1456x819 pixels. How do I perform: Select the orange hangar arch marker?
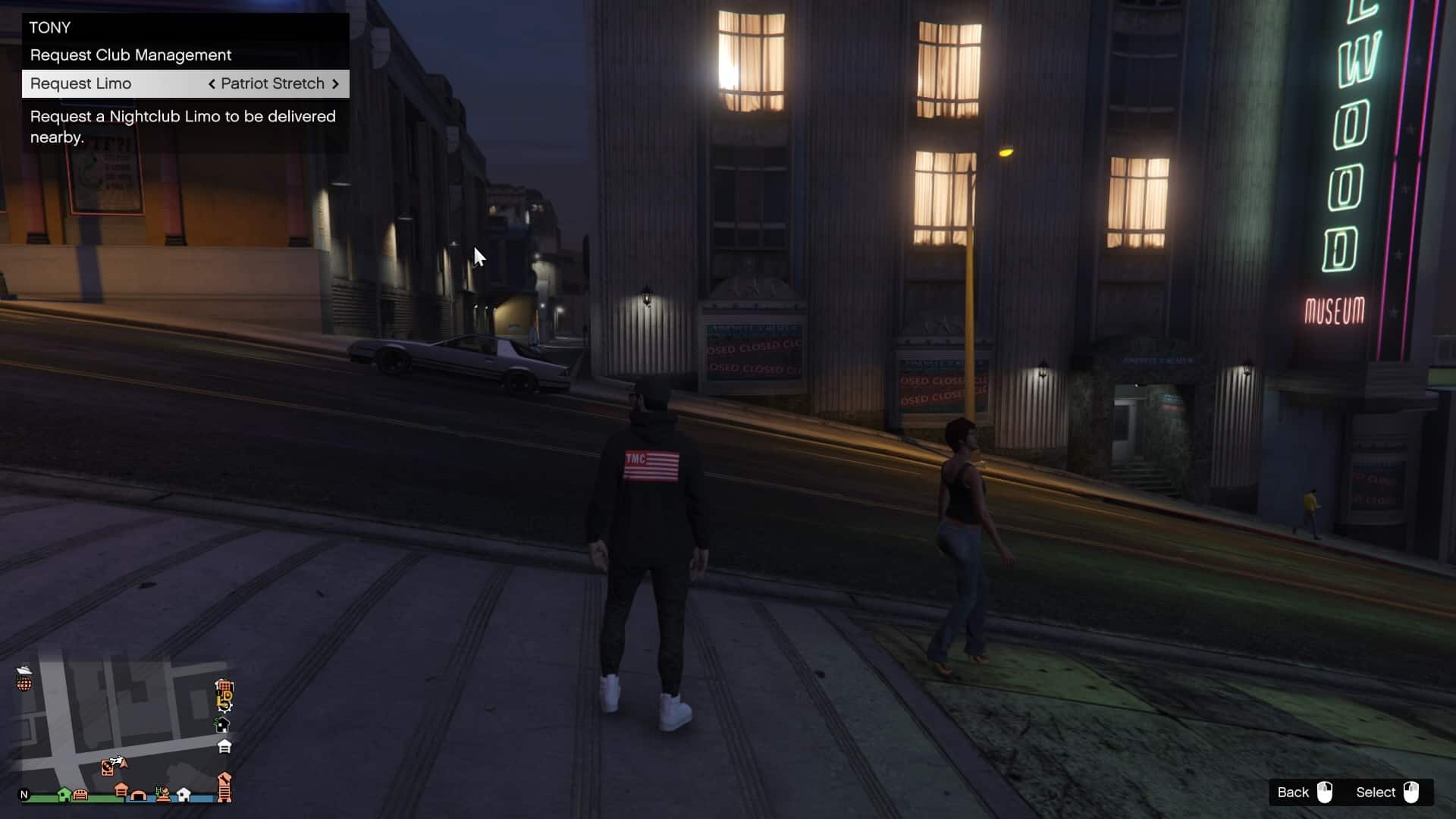[x=139, y=795]
